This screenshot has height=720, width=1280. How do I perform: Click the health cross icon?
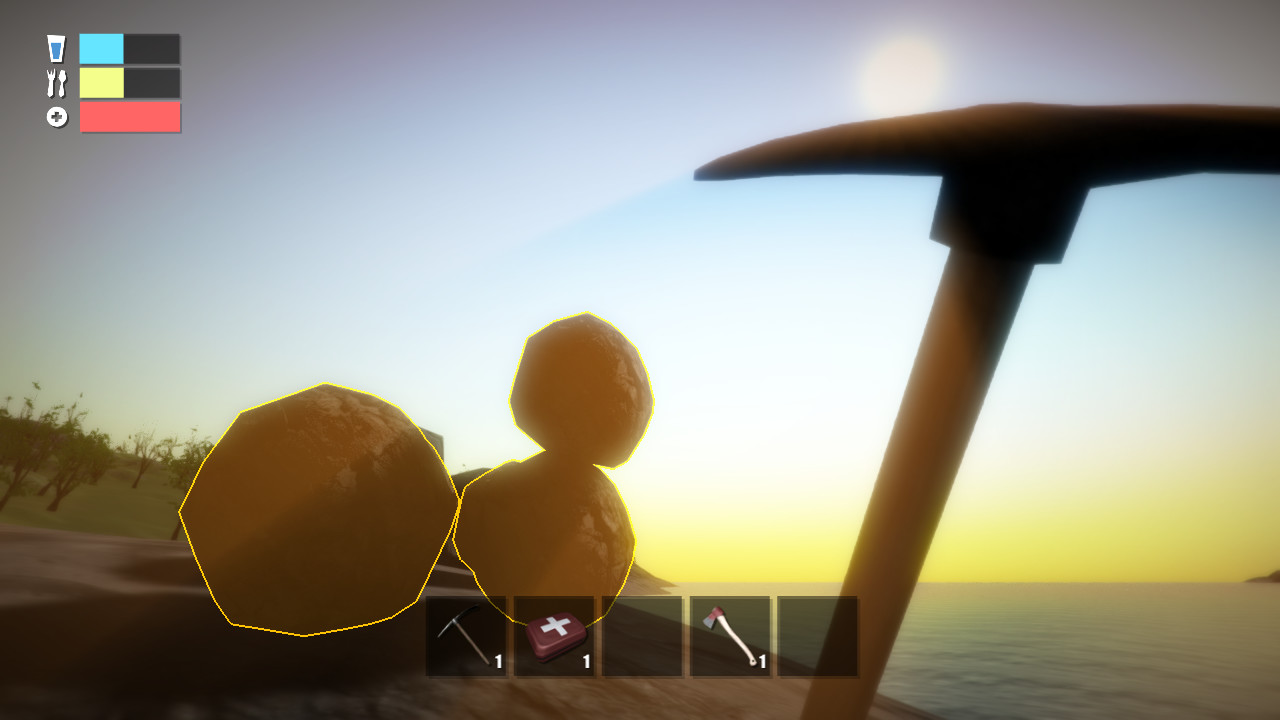click(x=57, y=117)
